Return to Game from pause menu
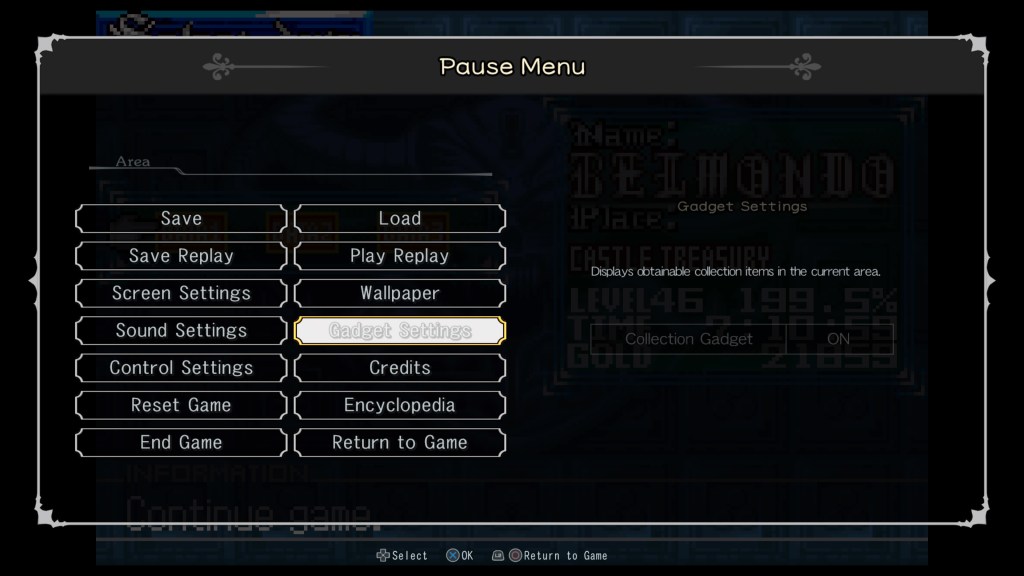1024x576 pixels. tap(400, 442)
